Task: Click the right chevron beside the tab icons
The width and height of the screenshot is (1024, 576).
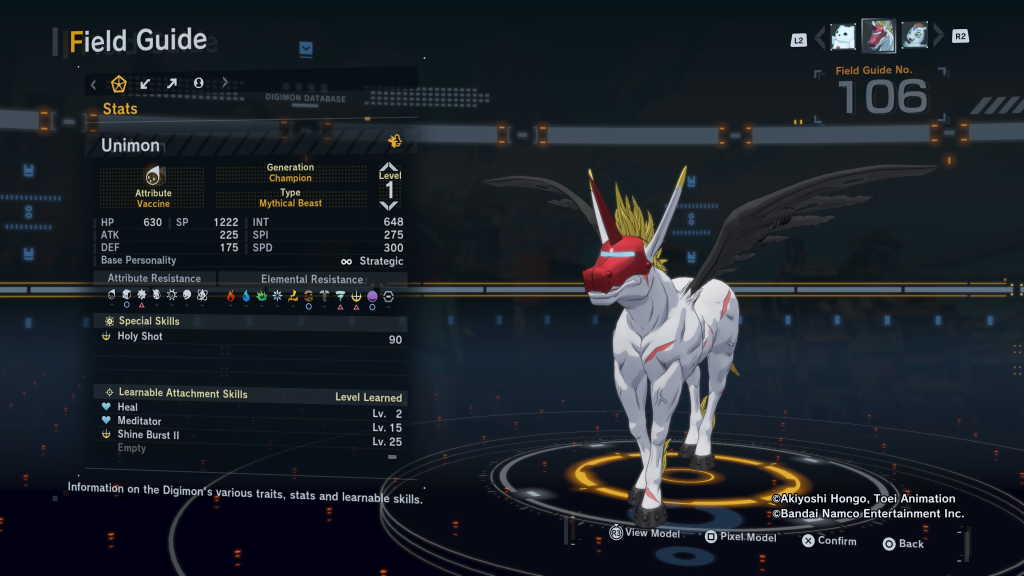Action: (x=225, y=83)
